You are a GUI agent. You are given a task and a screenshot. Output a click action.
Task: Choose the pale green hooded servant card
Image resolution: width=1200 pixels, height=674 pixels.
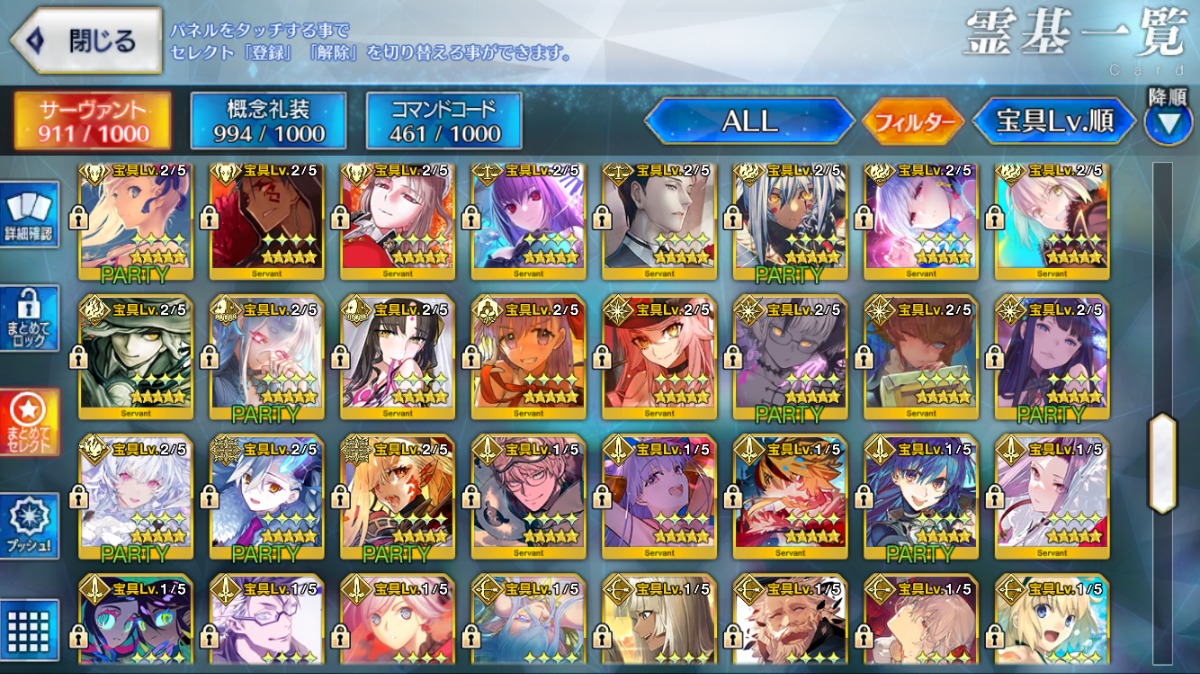pyautogui.click(x=136, y=352)
